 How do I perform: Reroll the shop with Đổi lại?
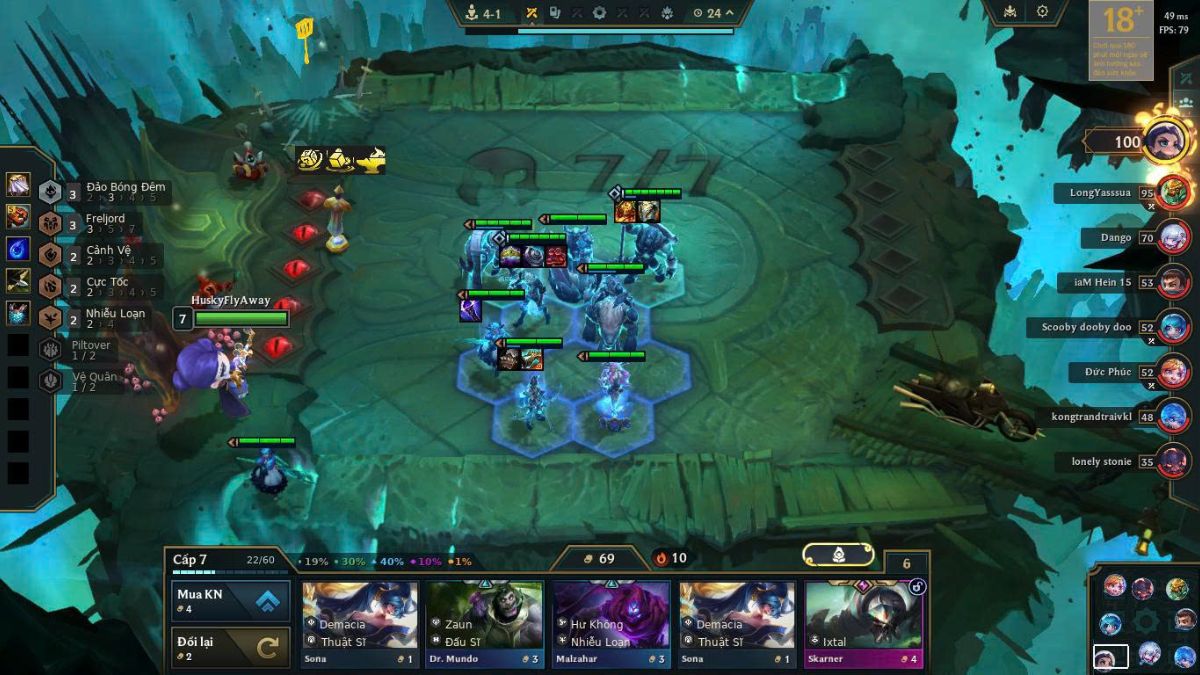pyautogui.click(x=231, y=646)
